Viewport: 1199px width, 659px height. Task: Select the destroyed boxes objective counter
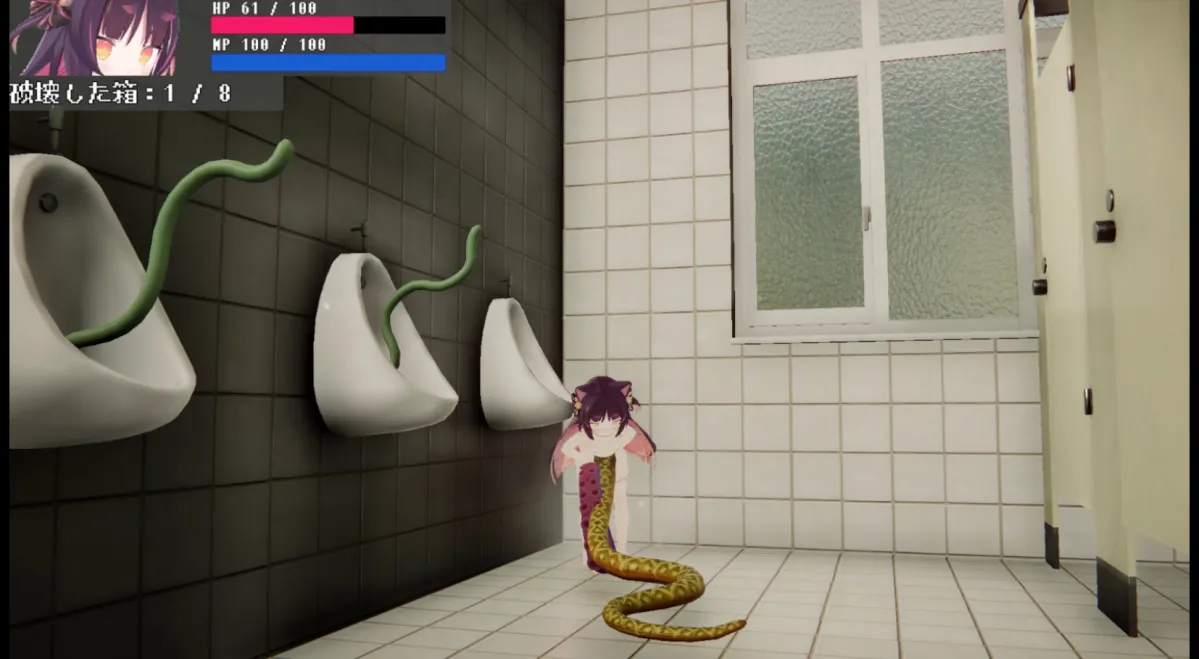[x=121, y=94]
